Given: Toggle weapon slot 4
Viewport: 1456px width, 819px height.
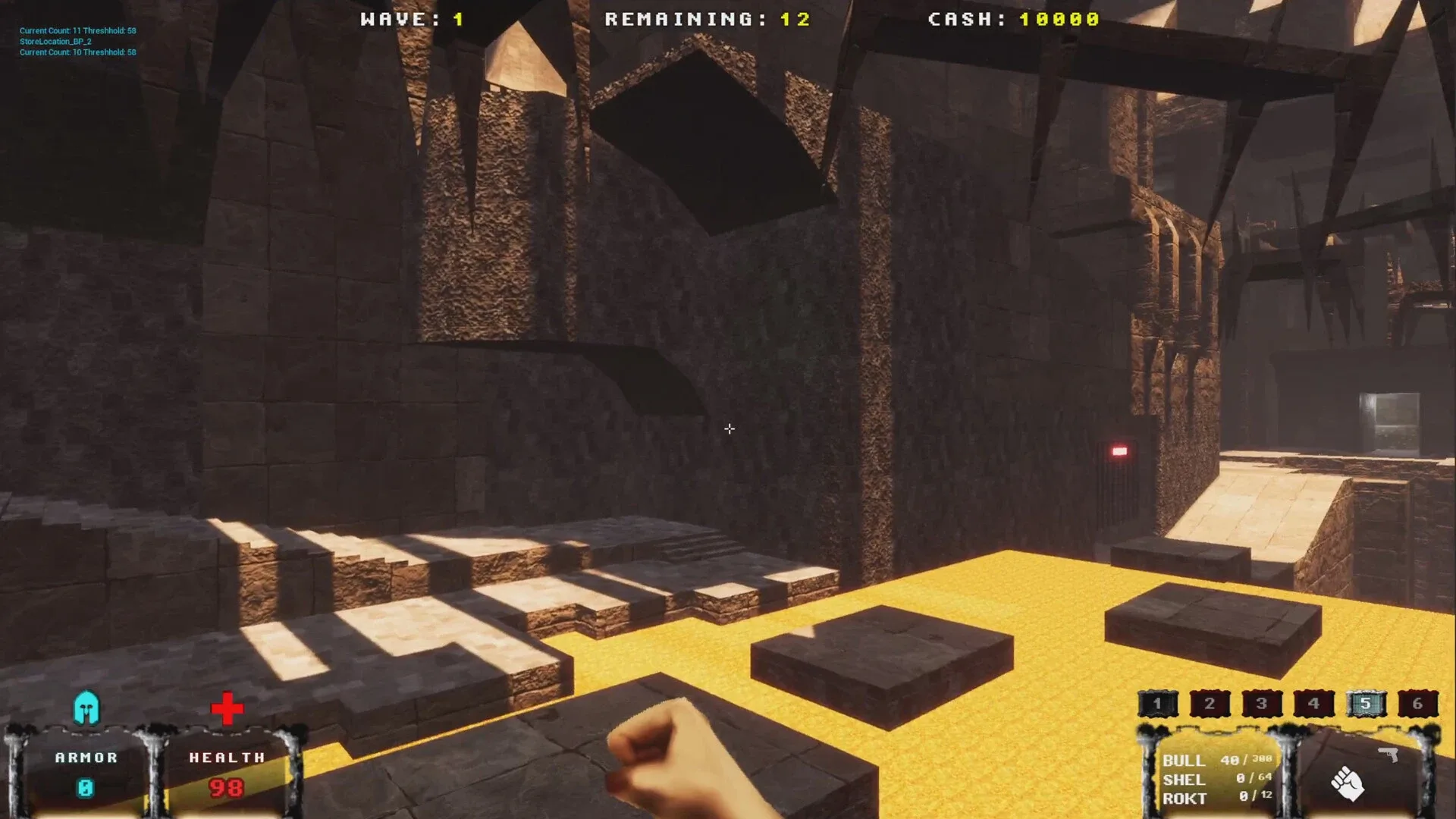Looking at the screenshot, I should pos(1313,703).
